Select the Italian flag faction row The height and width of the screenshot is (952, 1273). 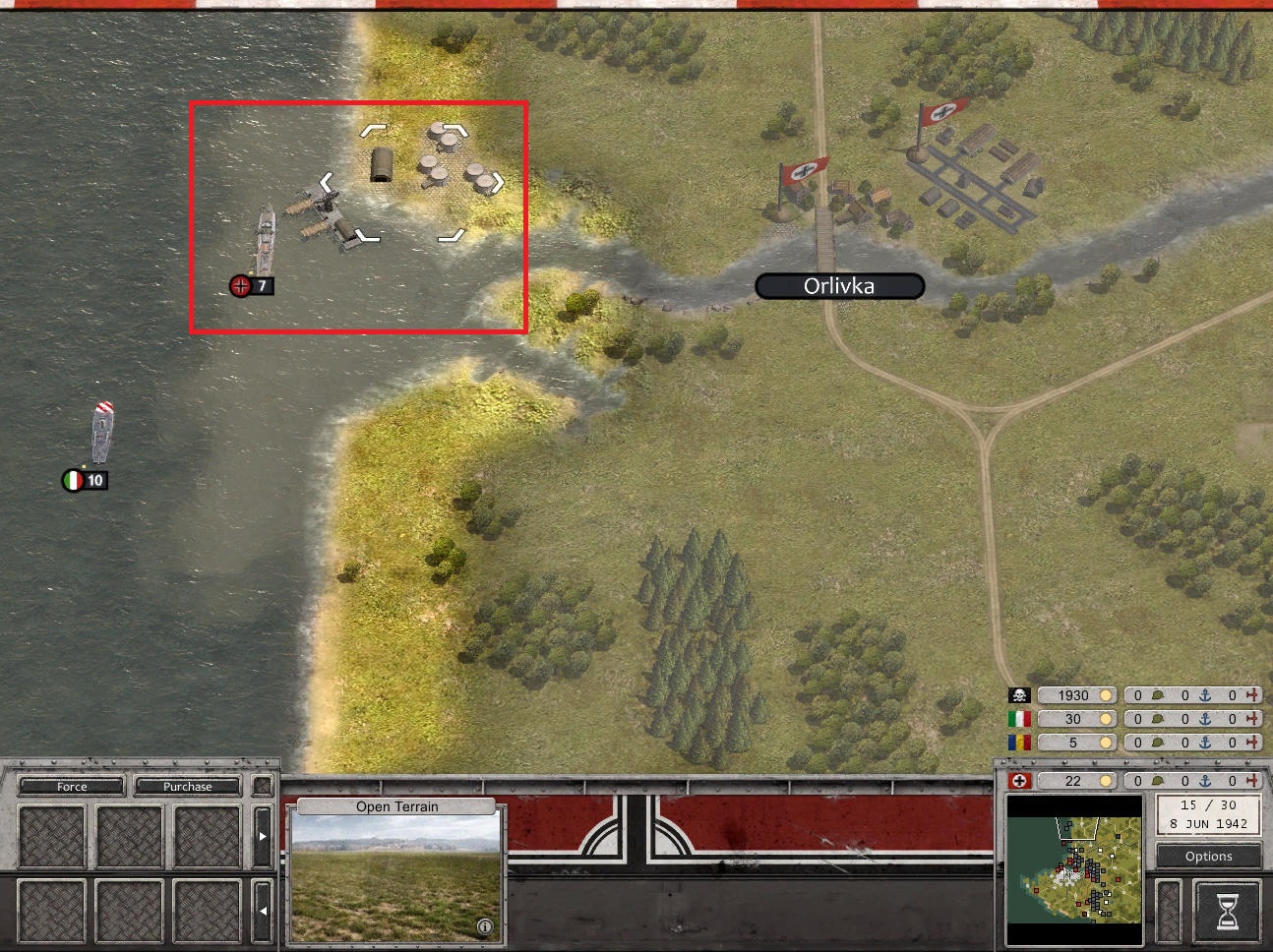(1019, 719)
